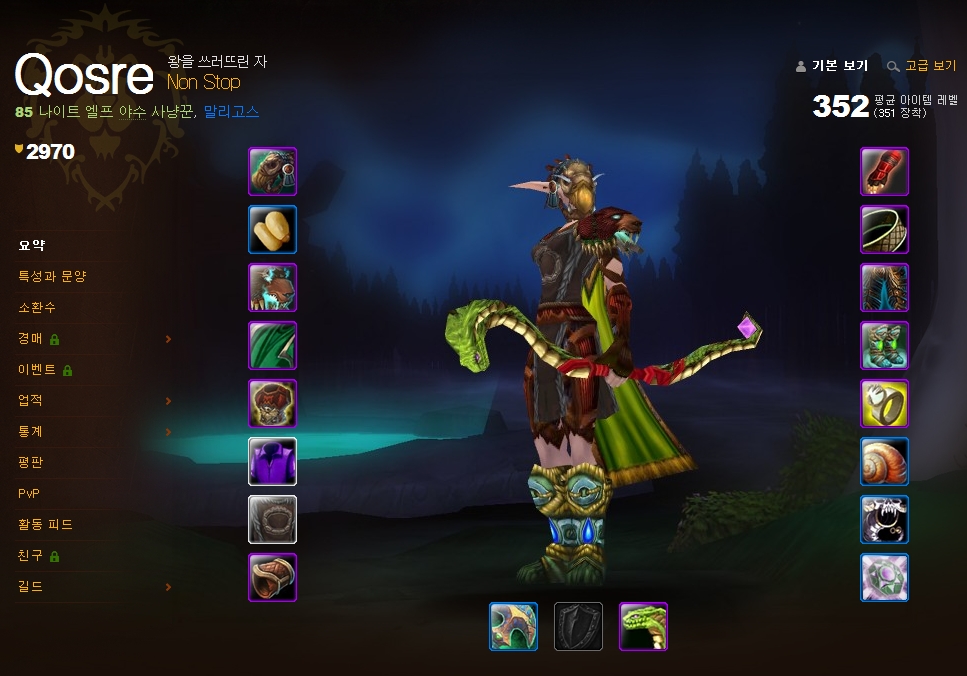Viewport: 967px width, 676px height.
Task: Open the 소환수 pets page
Action: click(x=37, y=307)
